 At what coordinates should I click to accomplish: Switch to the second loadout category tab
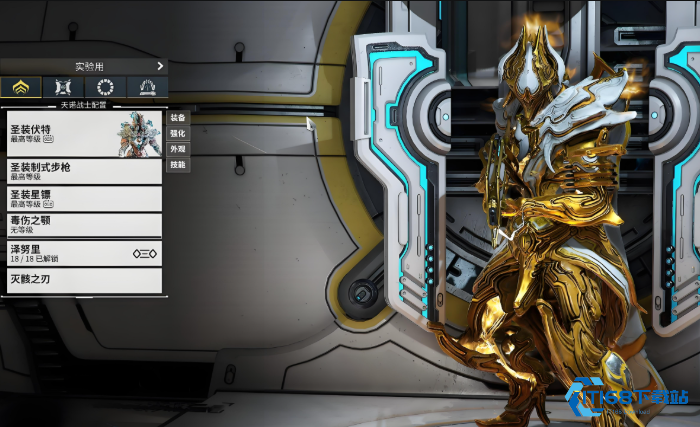click(x=63, y=87)
